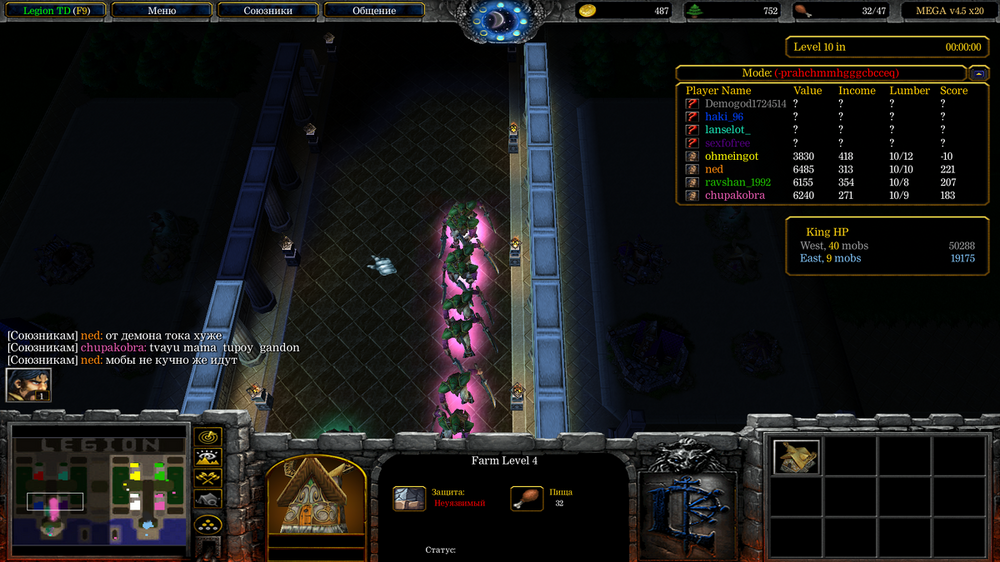1000x562 pixels.
Task: Open the Союзники allies menu
Action: (267, 11)
